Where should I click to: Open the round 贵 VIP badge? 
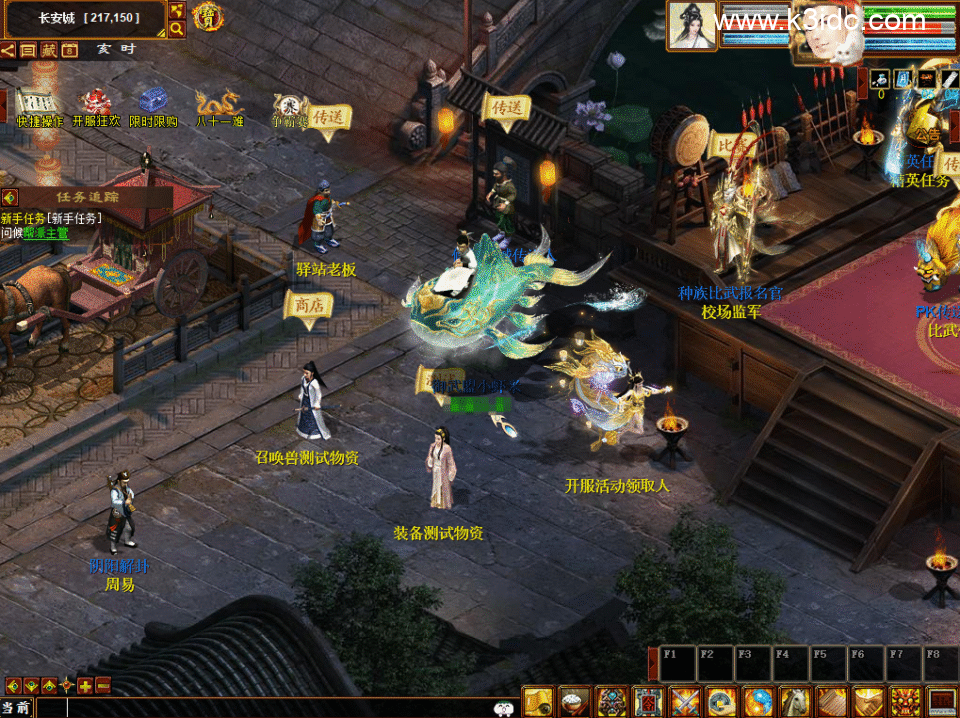[208, 17]
